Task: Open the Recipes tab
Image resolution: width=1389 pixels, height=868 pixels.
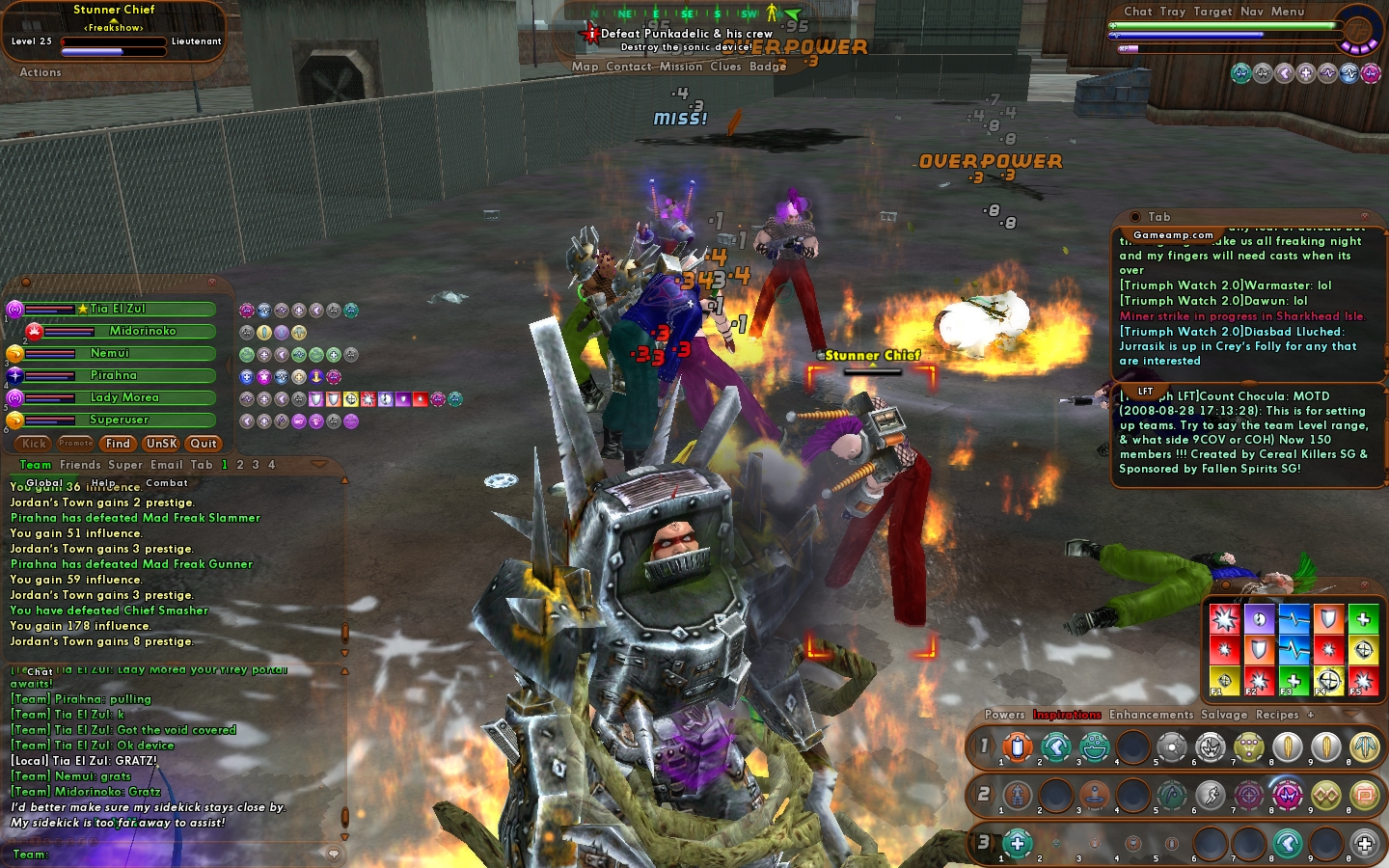Action: [1277, 715]
